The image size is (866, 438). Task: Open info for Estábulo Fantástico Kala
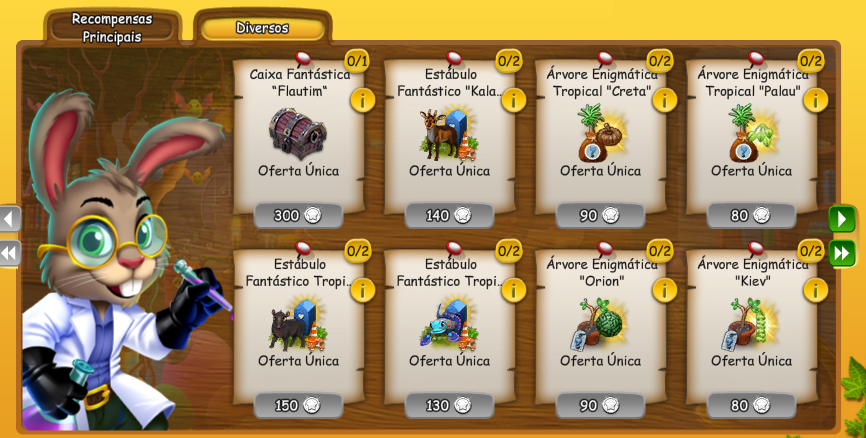[x=513, y=100]
